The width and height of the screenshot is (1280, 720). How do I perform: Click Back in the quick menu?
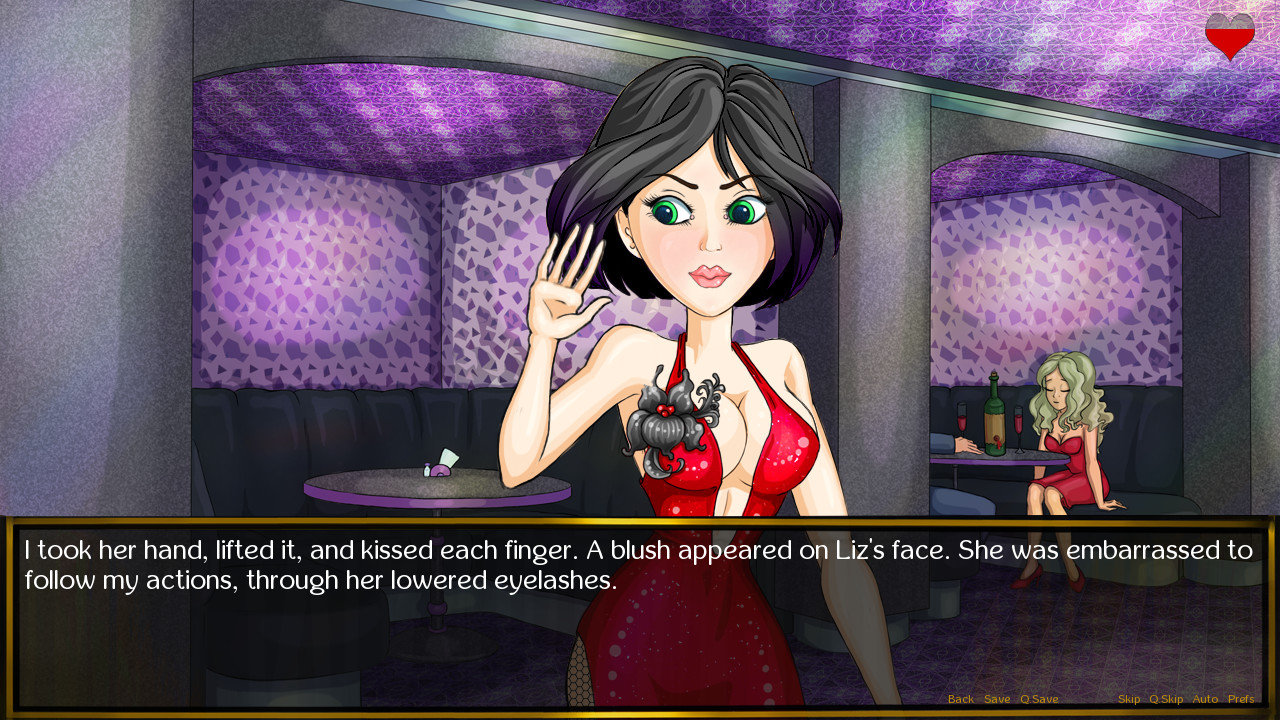click(x=960, y=699)
